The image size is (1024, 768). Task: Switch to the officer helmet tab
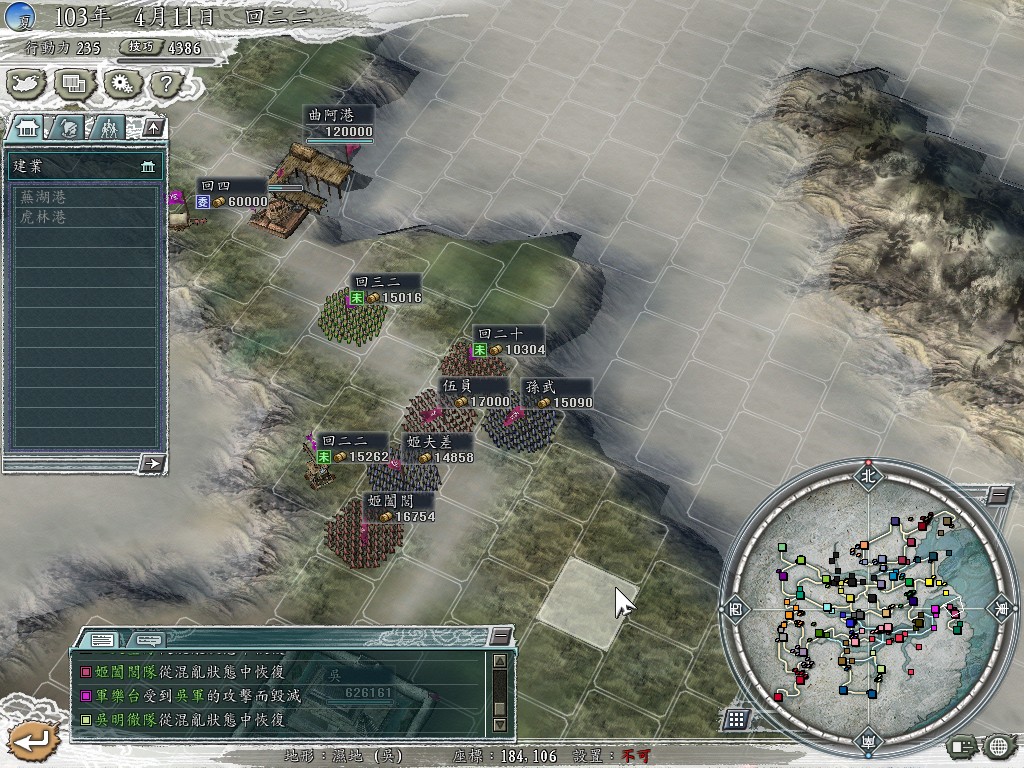68,127
